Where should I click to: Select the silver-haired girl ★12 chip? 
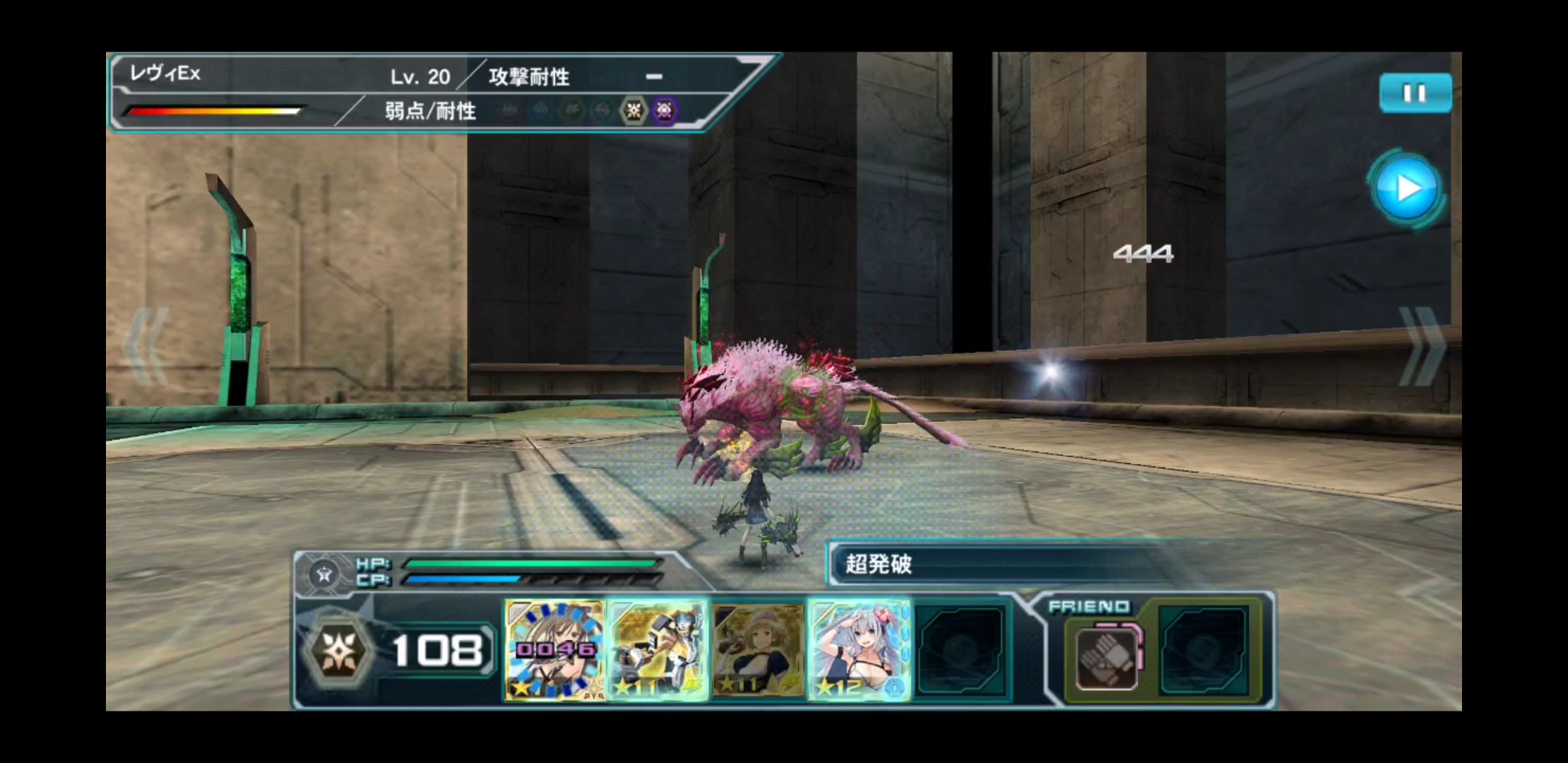tap(859, 650)
